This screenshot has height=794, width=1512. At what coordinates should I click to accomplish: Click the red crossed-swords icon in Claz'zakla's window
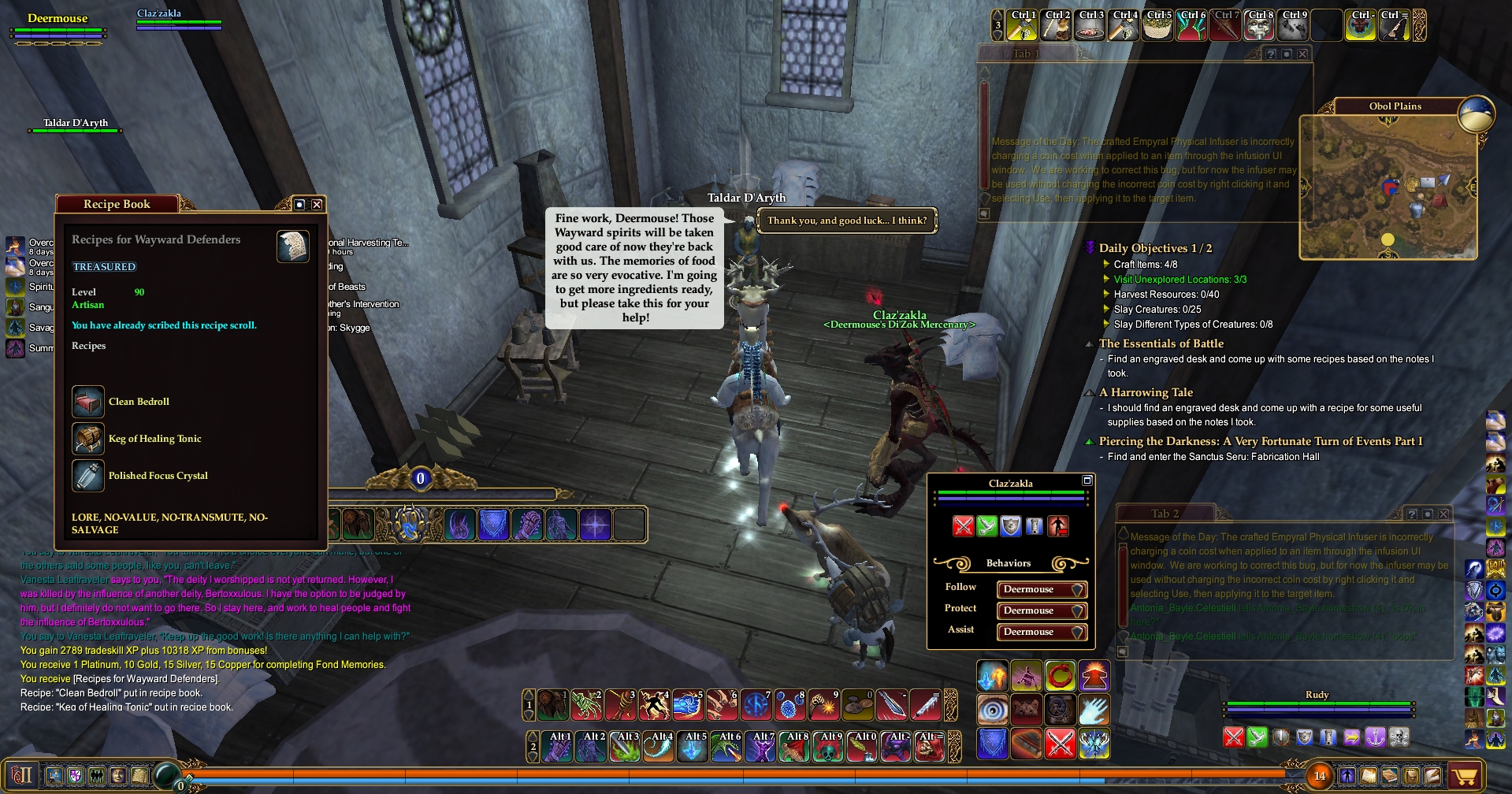963,526
